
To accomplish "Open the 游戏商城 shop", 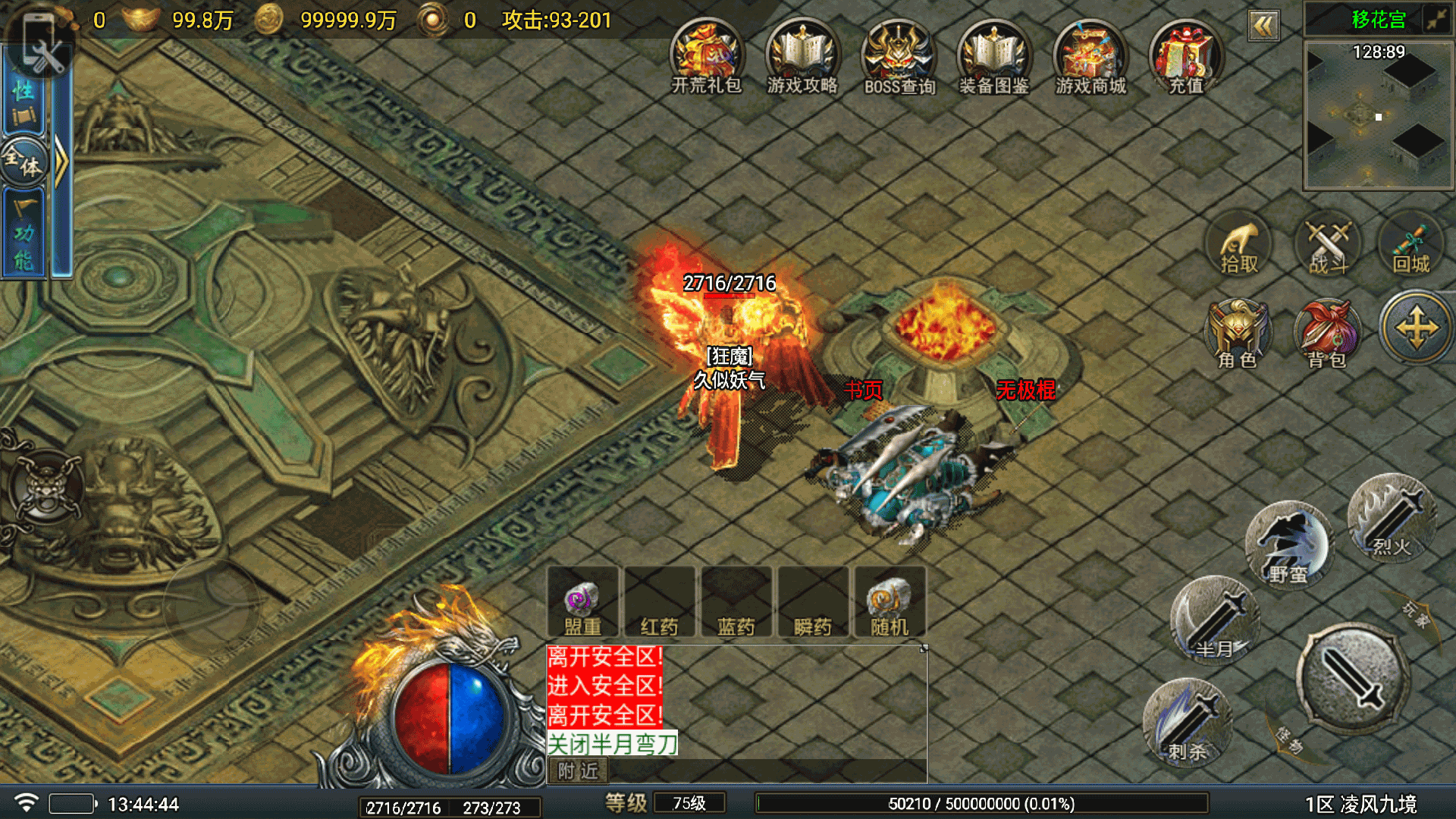I will click(x=1090, y=58).
